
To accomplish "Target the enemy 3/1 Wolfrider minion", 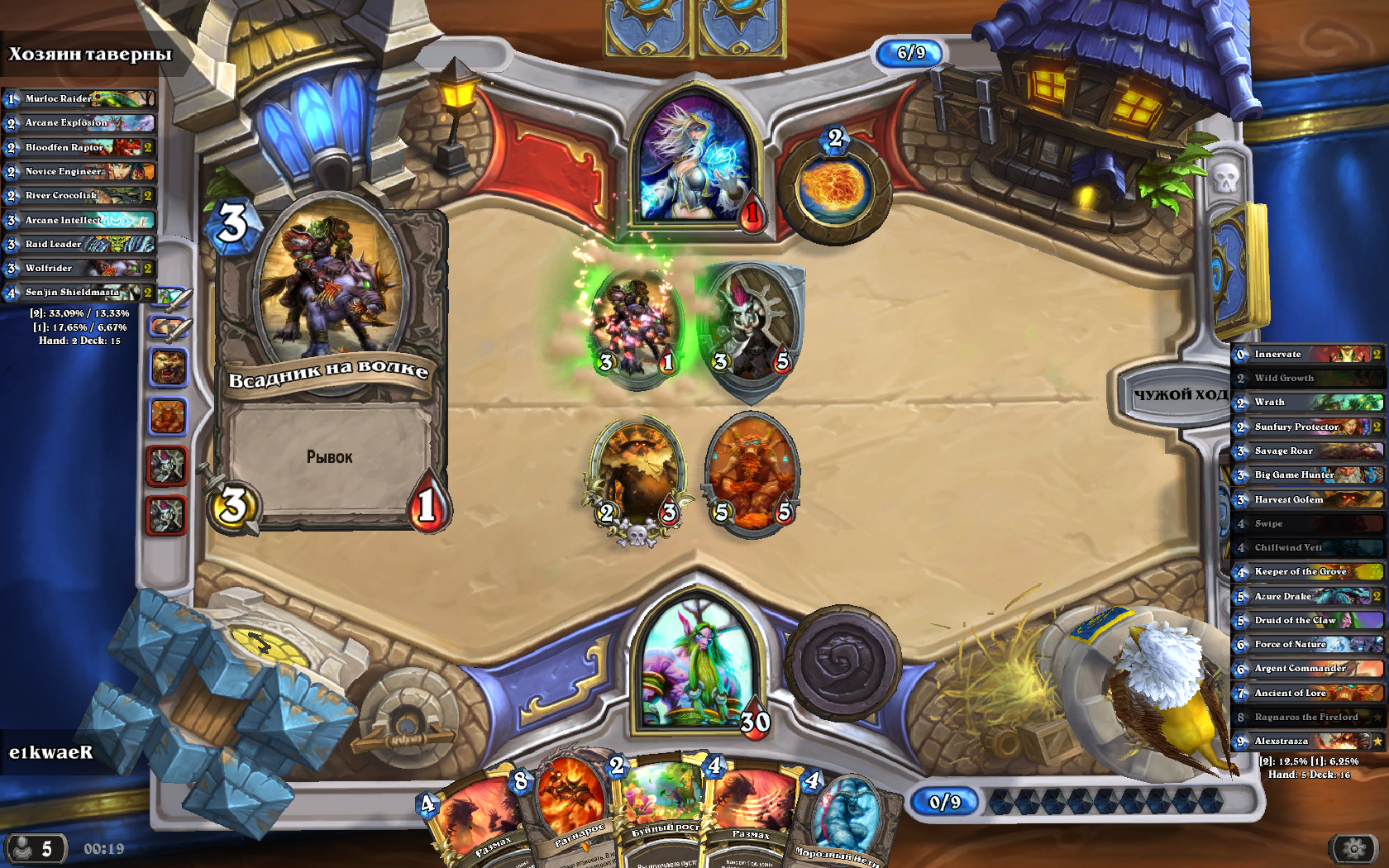I will 635,325.
